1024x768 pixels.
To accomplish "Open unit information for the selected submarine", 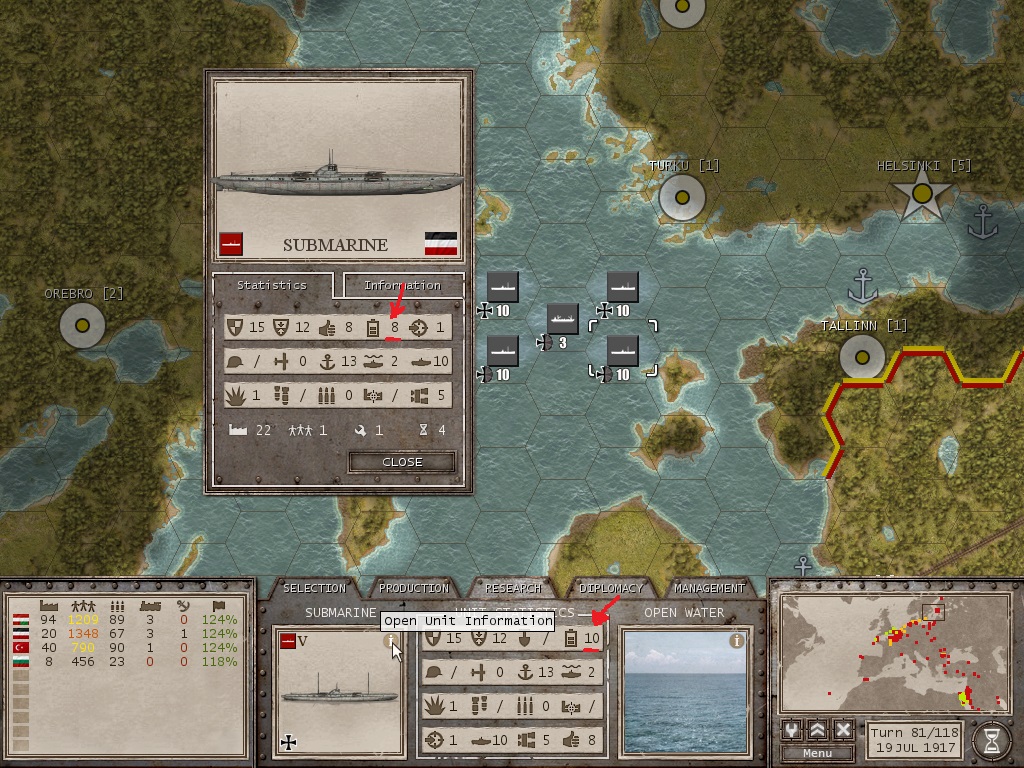I will [392, 642].
